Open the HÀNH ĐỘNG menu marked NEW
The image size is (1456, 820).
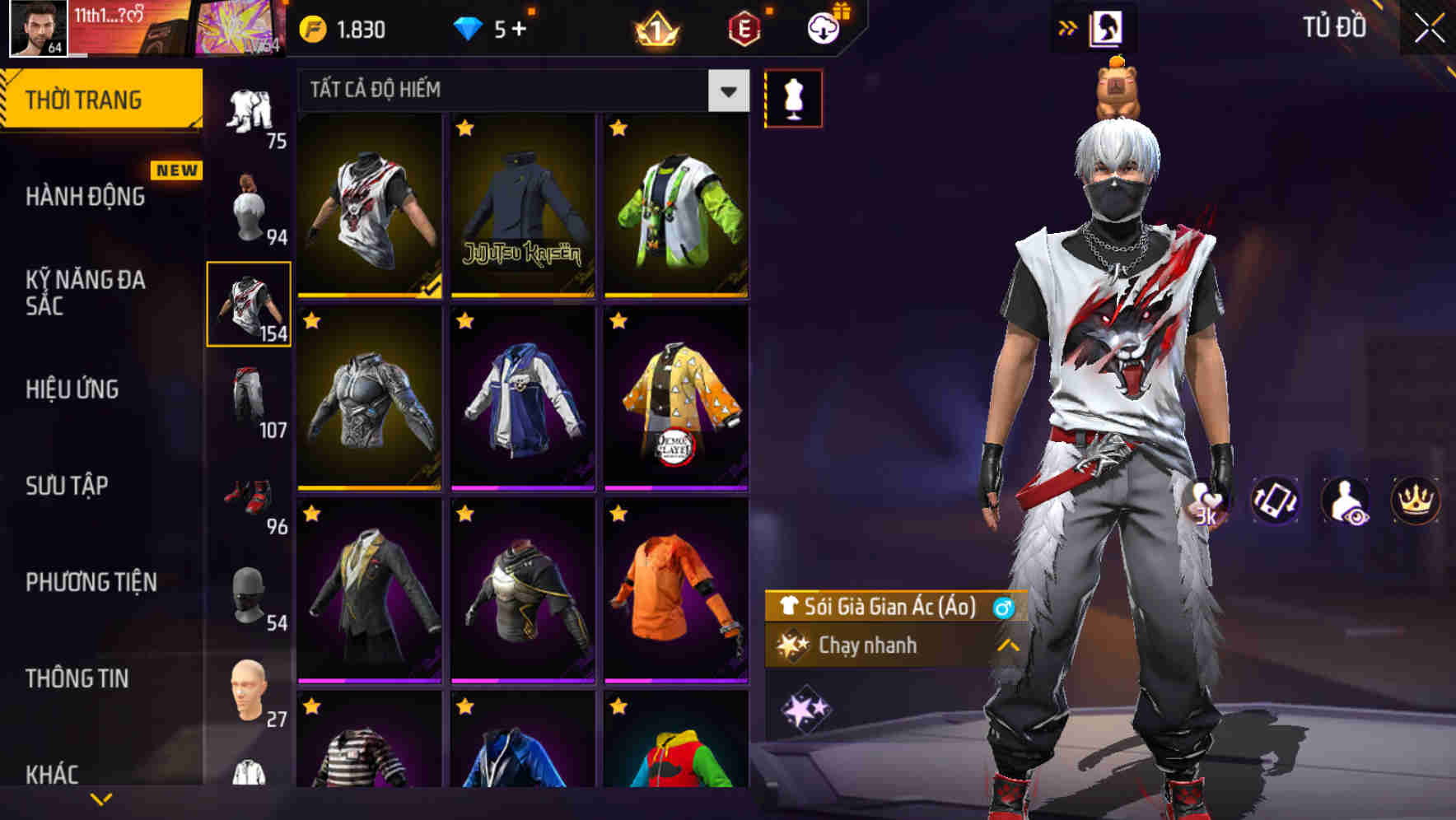point(85,197)
